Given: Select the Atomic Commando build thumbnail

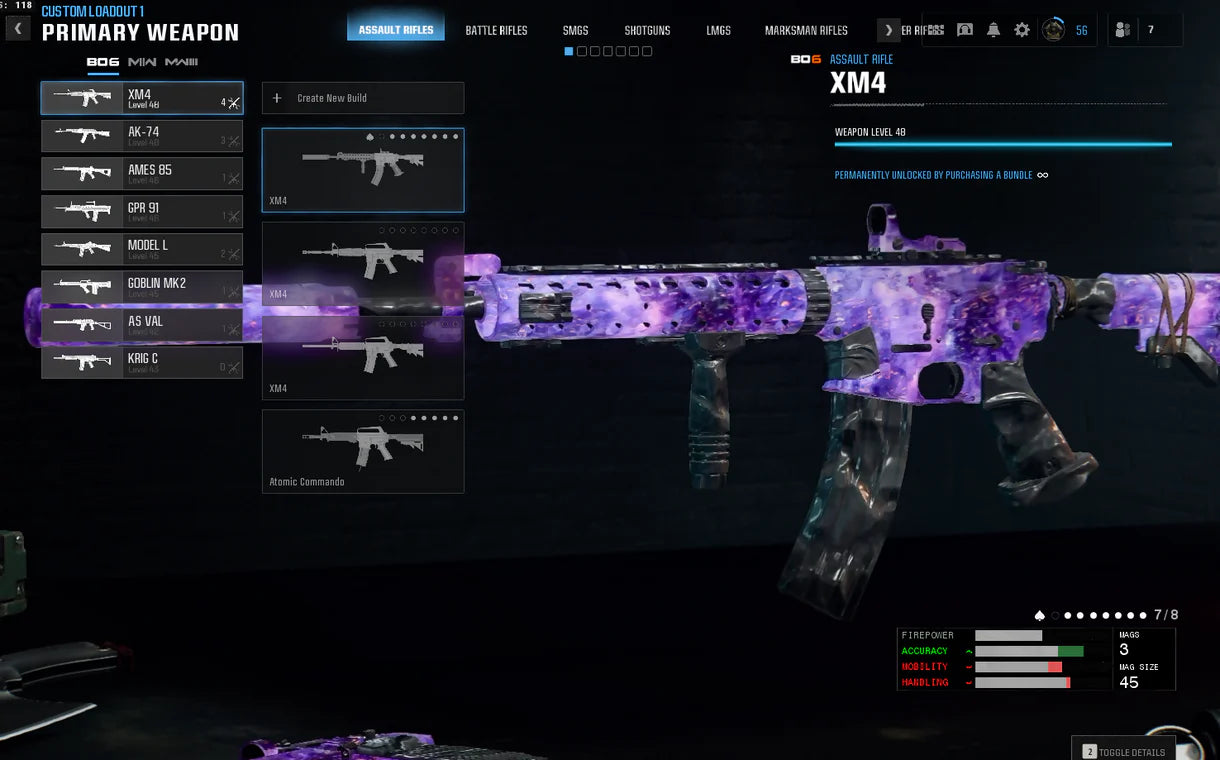Looking at the screenshot, I should point(363,451).
